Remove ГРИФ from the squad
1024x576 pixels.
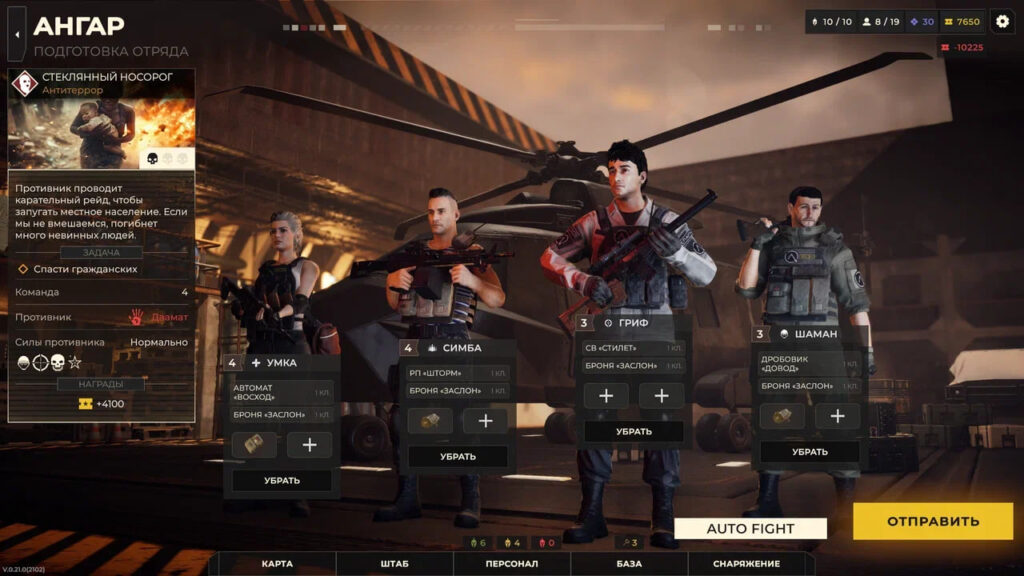coord(634,431)
